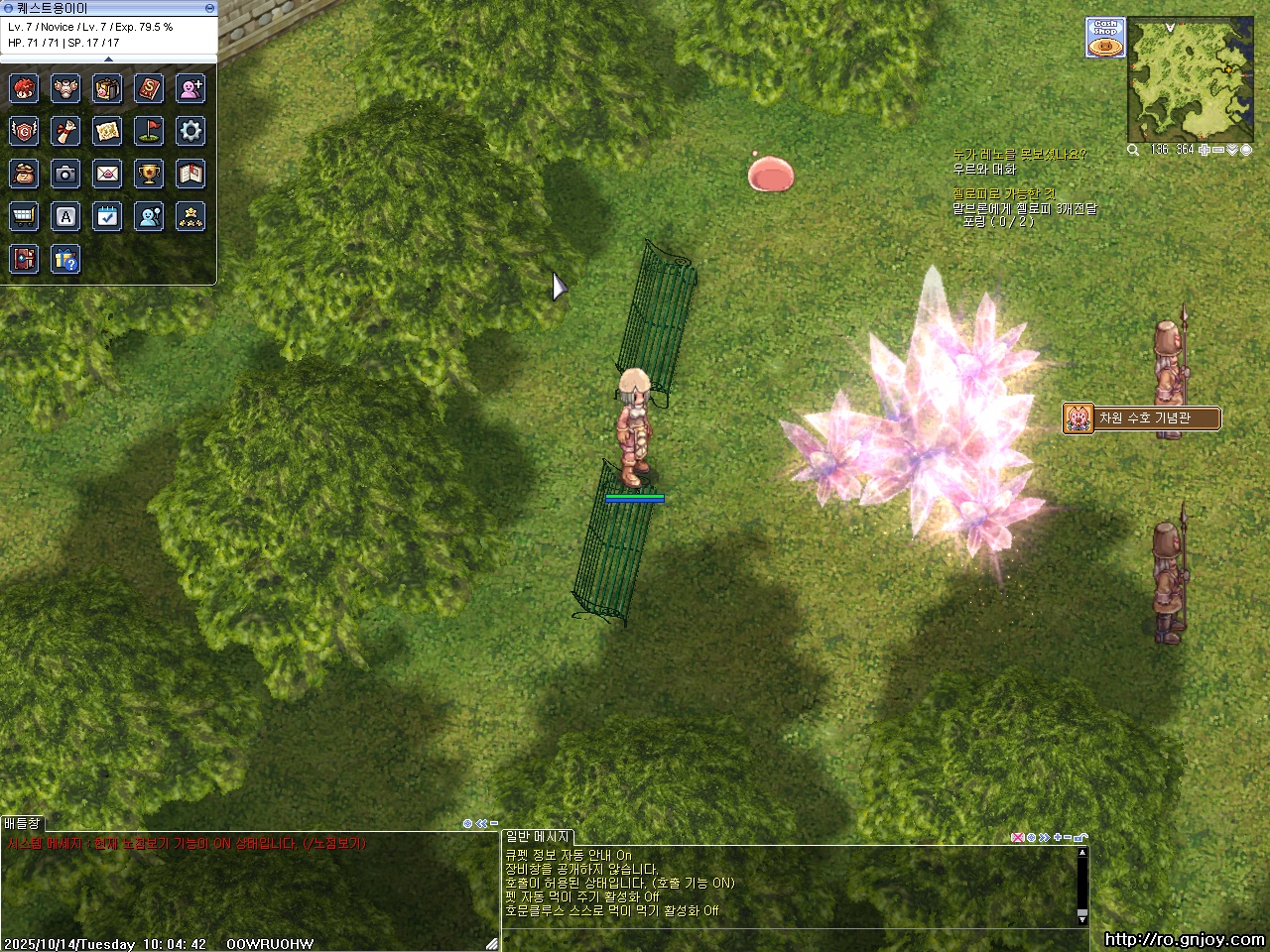Image resolution: width=1270 pixels, height=952 pixels.
Task: Open the character info icon with red-haired face
Action: tap(24, 88)
